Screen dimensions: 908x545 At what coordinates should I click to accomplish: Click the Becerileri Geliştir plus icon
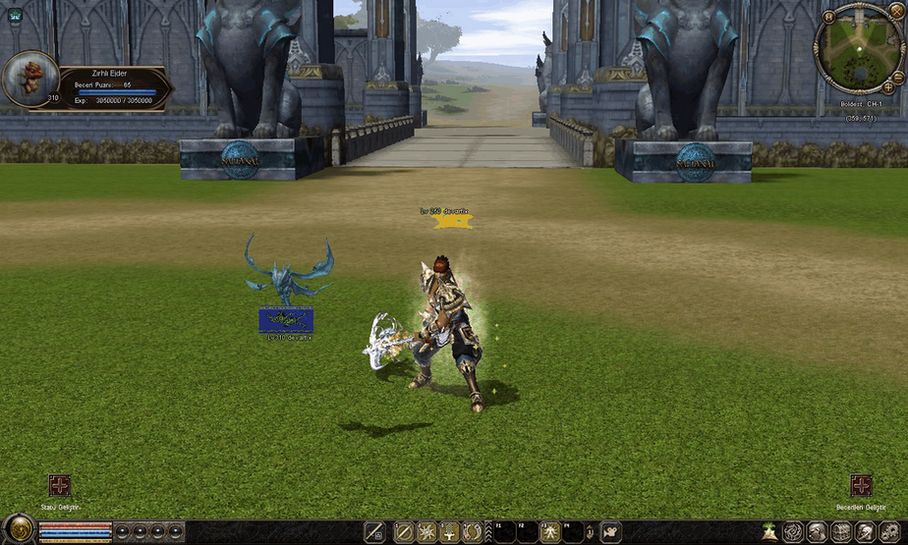[x=861, y=486]
